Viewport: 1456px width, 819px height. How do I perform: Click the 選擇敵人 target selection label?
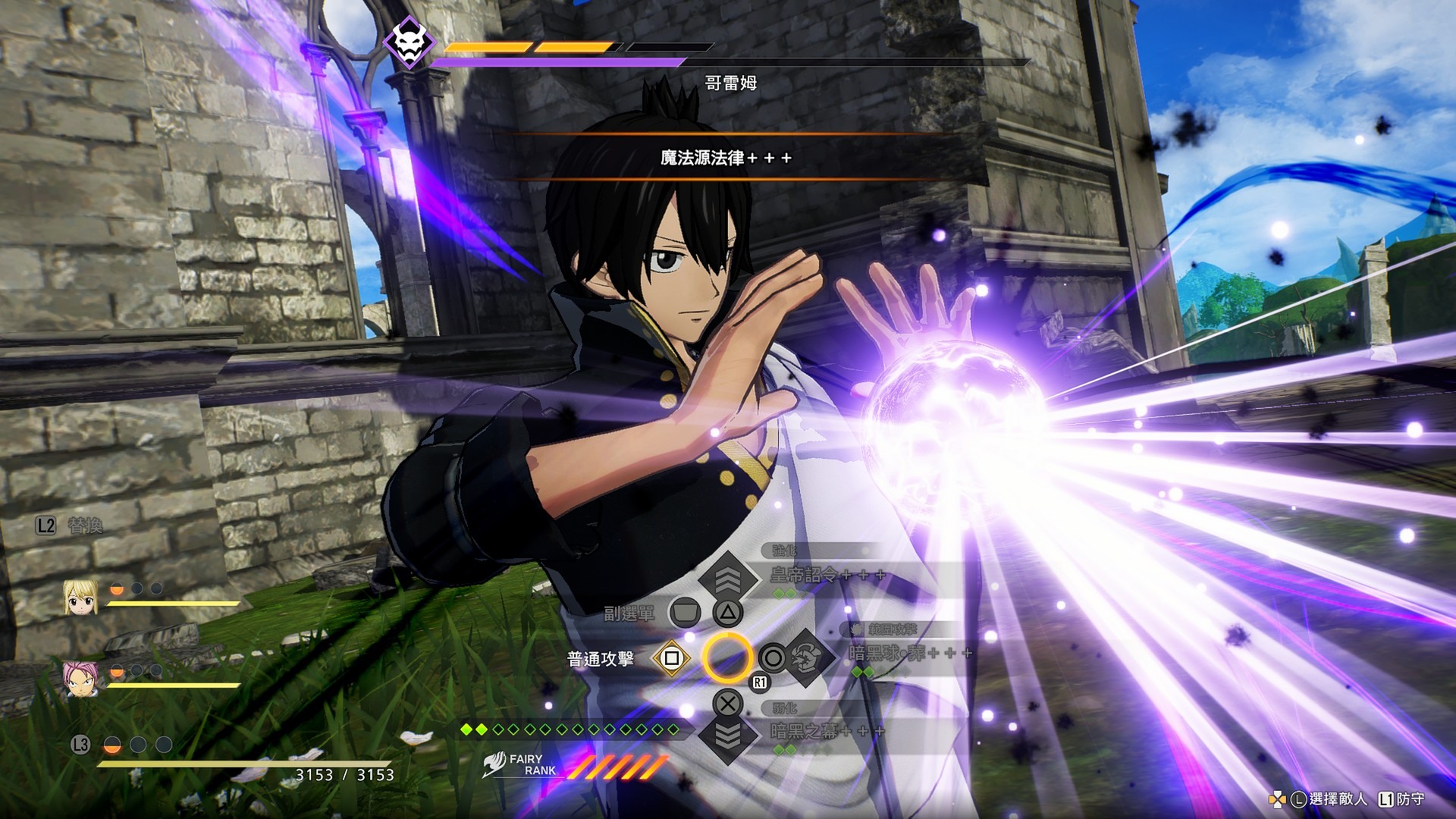tap(1338, 799)
